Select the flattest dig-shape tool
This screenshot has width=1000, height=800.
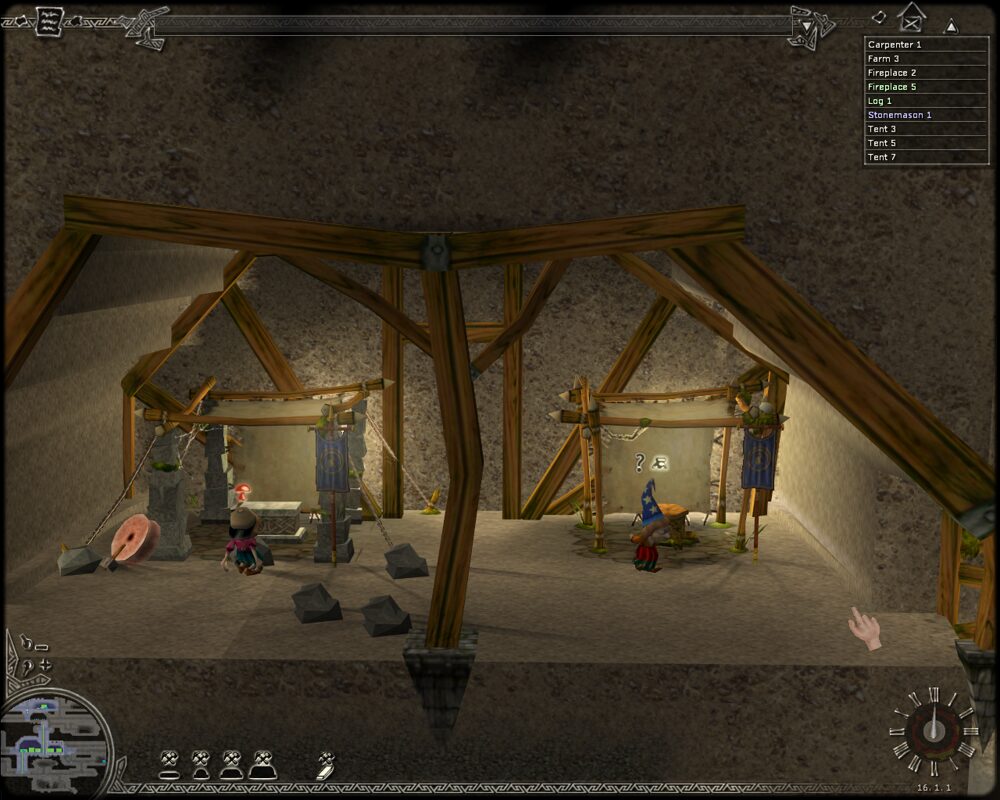169,766
